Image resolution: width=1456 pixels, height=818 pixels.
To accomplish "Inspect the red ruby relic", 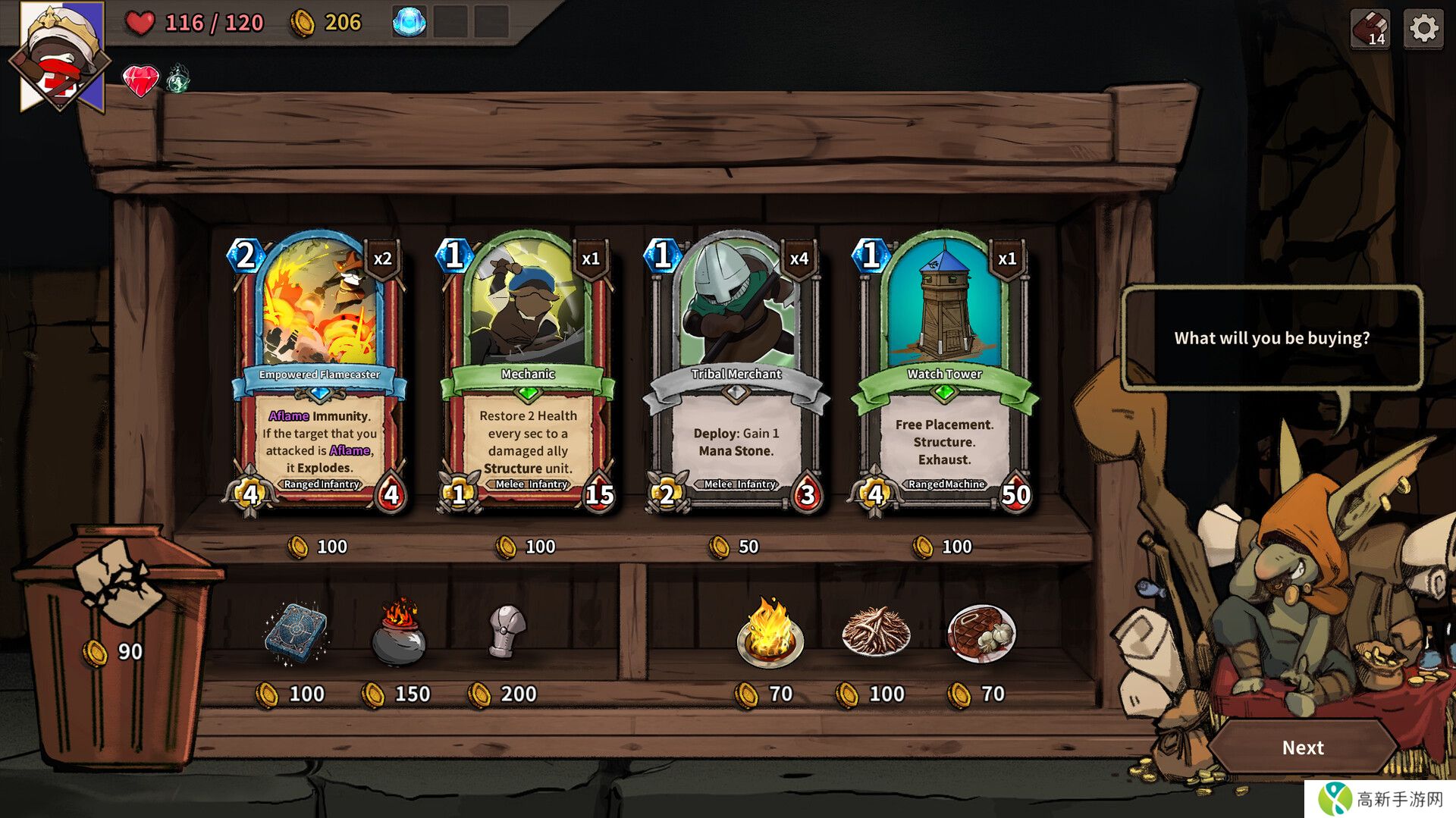I will [x=141, y=80].
